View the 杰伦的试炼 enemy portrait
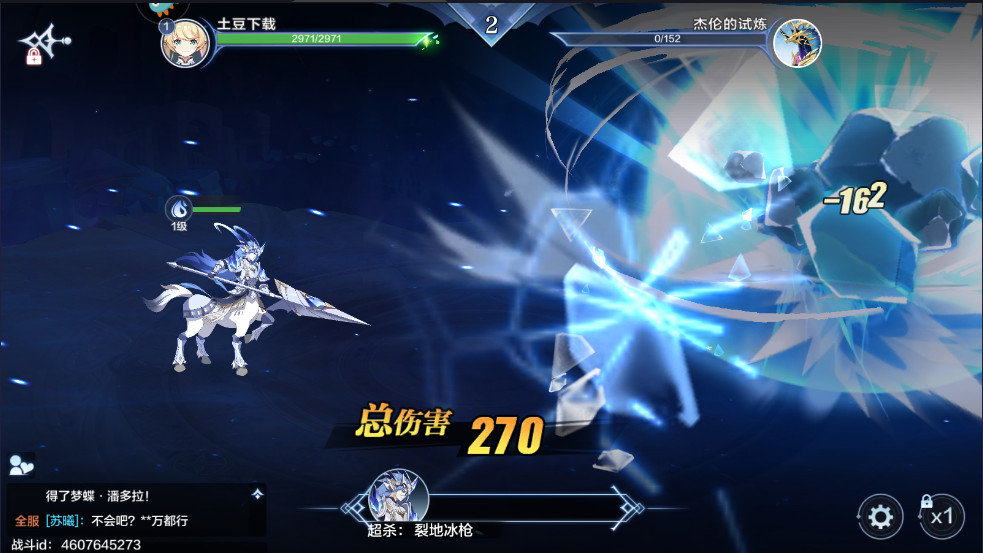The height and width of the screenshot is (553, 983). click(796, 43)
